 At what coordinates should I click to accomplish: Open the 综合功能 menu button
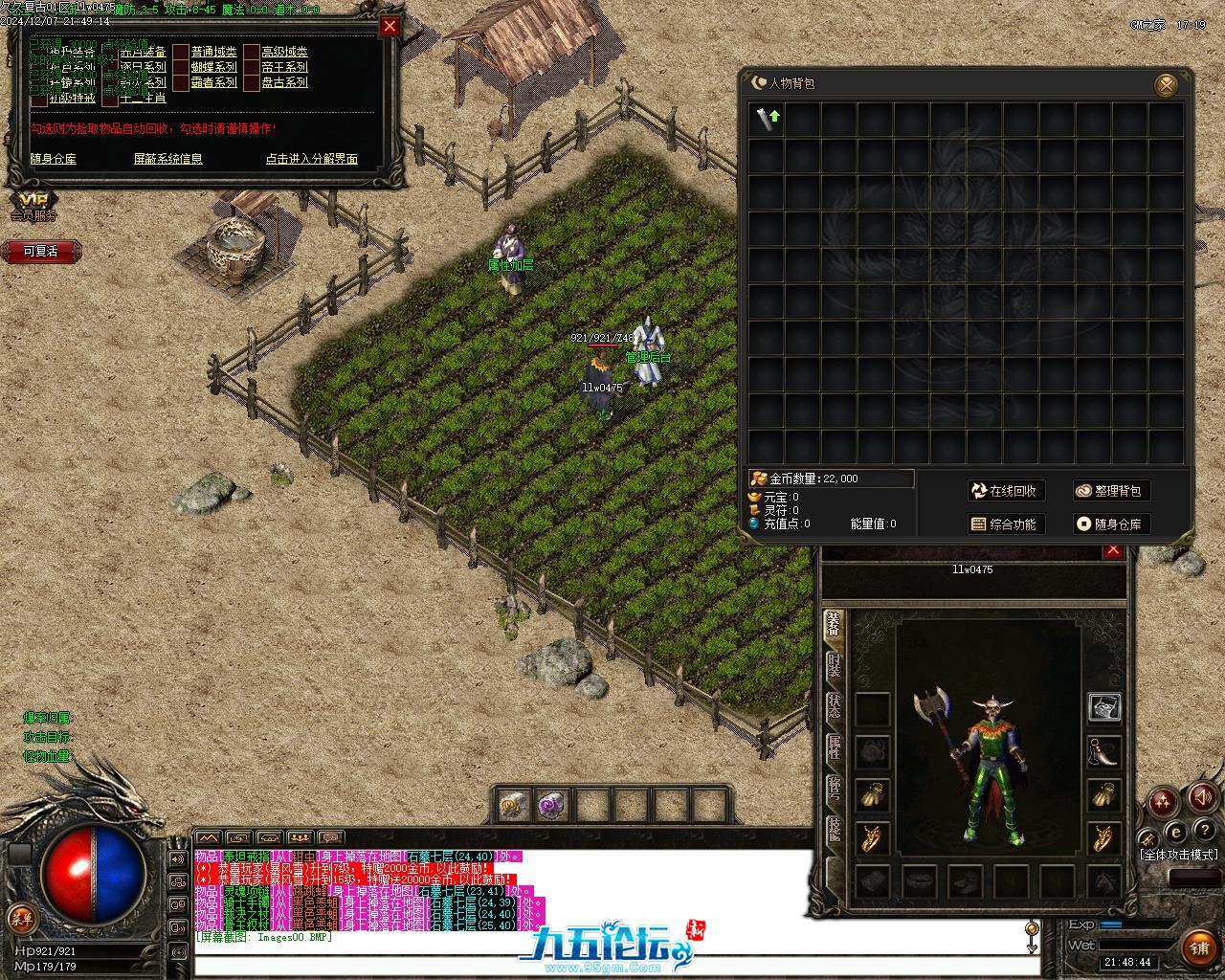click(1004, 523)
